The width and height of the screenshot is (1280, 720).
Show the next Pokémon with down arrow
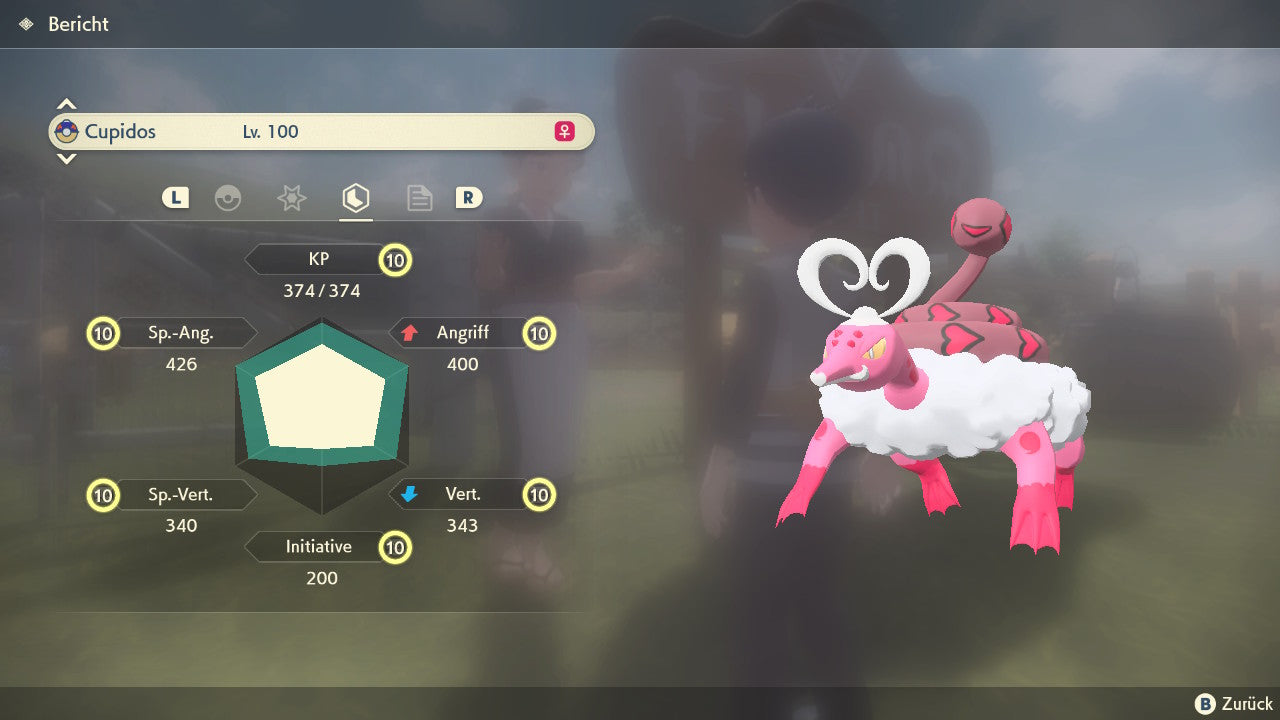[x=66, y=158]
